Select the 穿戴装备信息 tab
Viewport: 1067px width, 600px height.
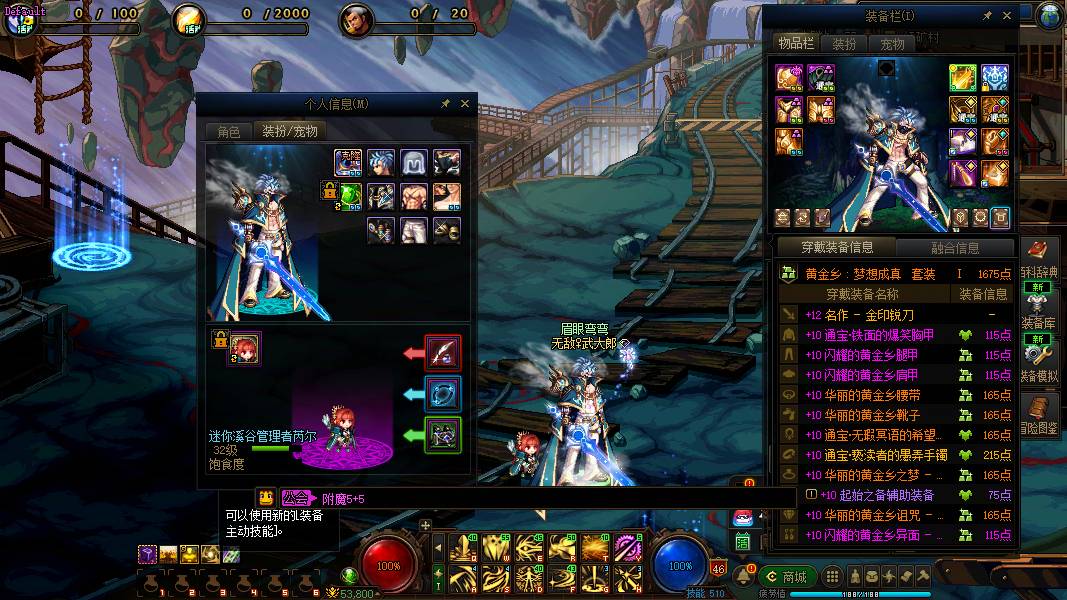tap(837, 247)
